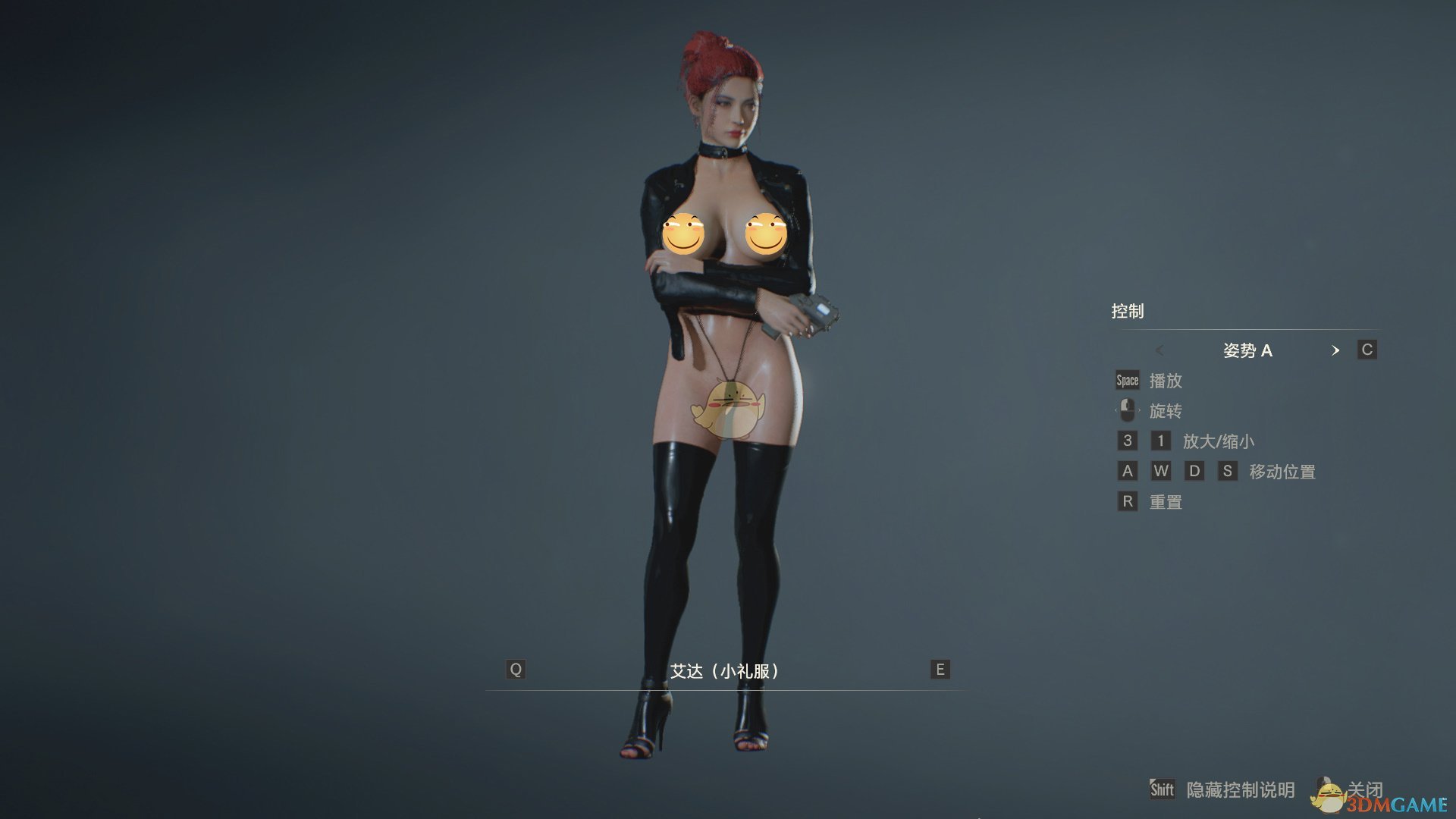
Task: Click the A key icon under 移动位置 row
Action: [x=1127, y=471]
